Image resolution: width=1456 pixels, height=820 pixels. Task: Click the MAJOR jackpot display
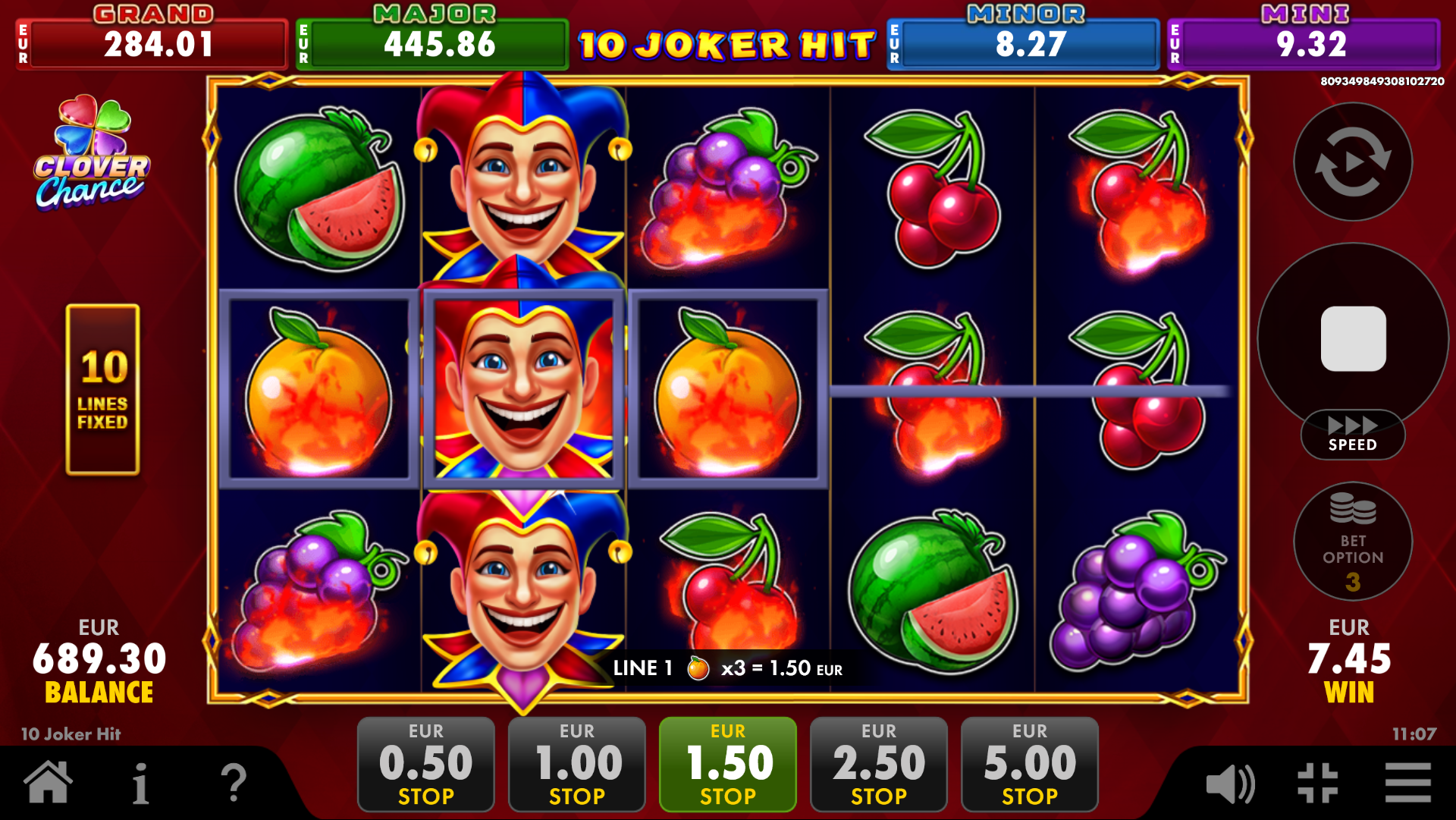(x=431, y=42)
